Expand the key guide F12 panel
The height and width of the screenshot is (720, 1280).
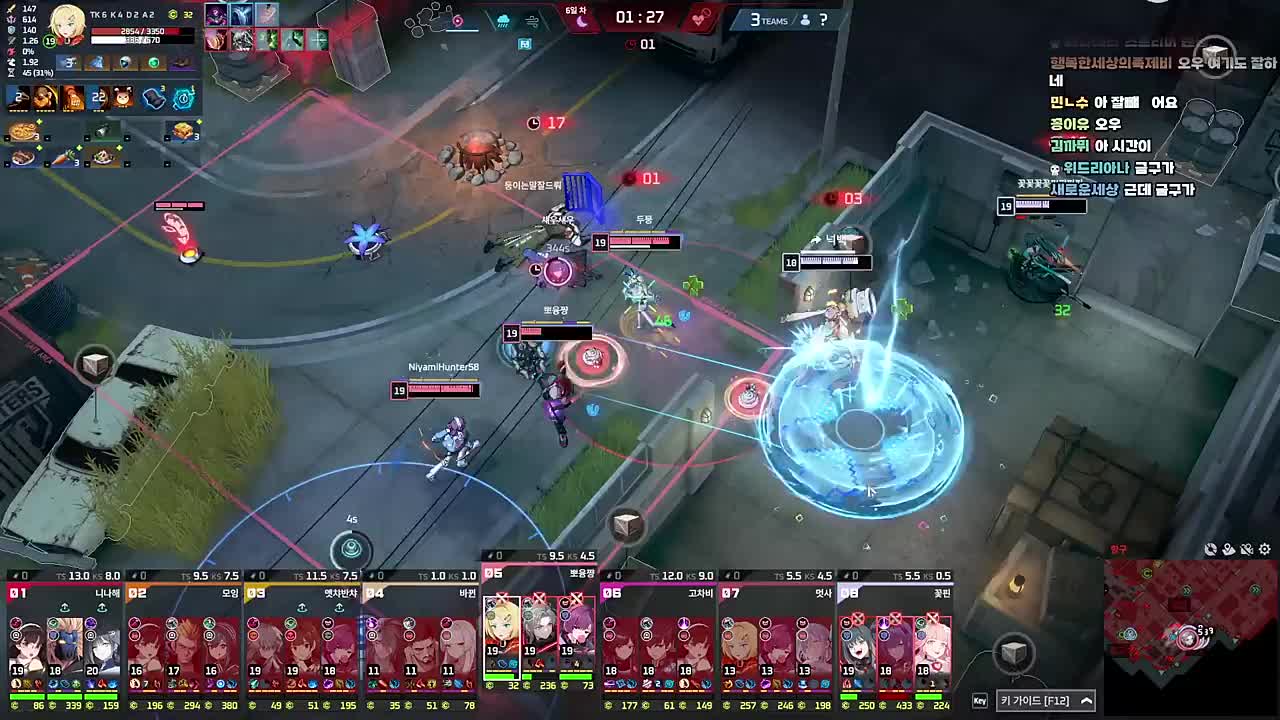[x=1087, y=701]
